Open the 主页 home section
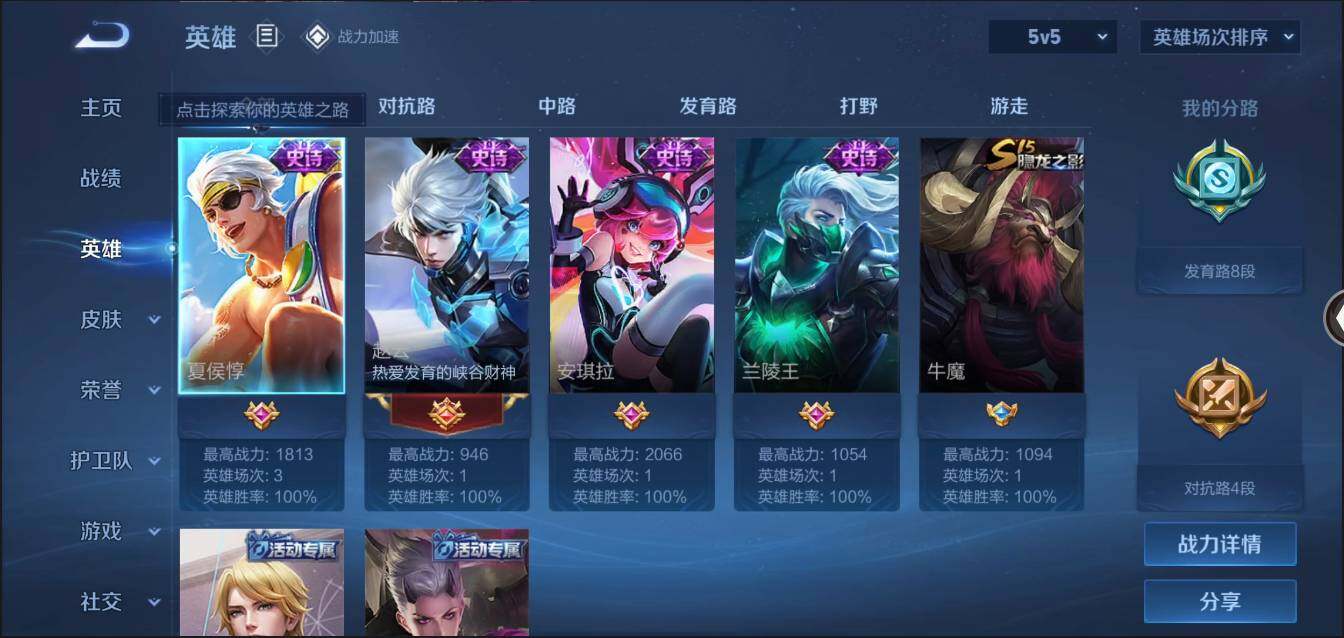 [101, 108]
